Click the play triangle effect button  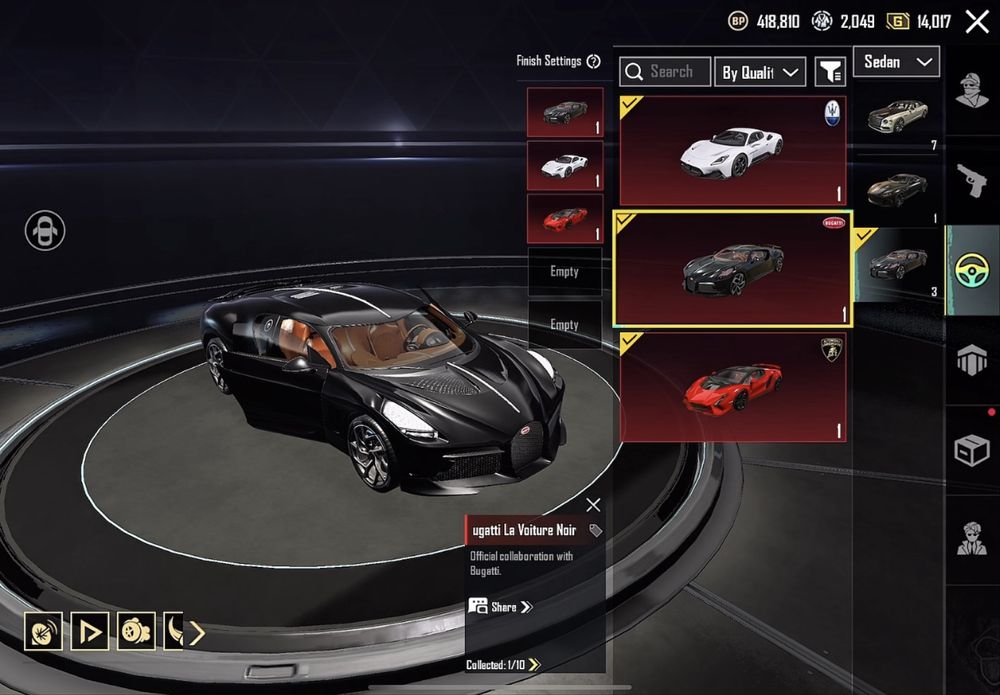[x=90, y=631]
